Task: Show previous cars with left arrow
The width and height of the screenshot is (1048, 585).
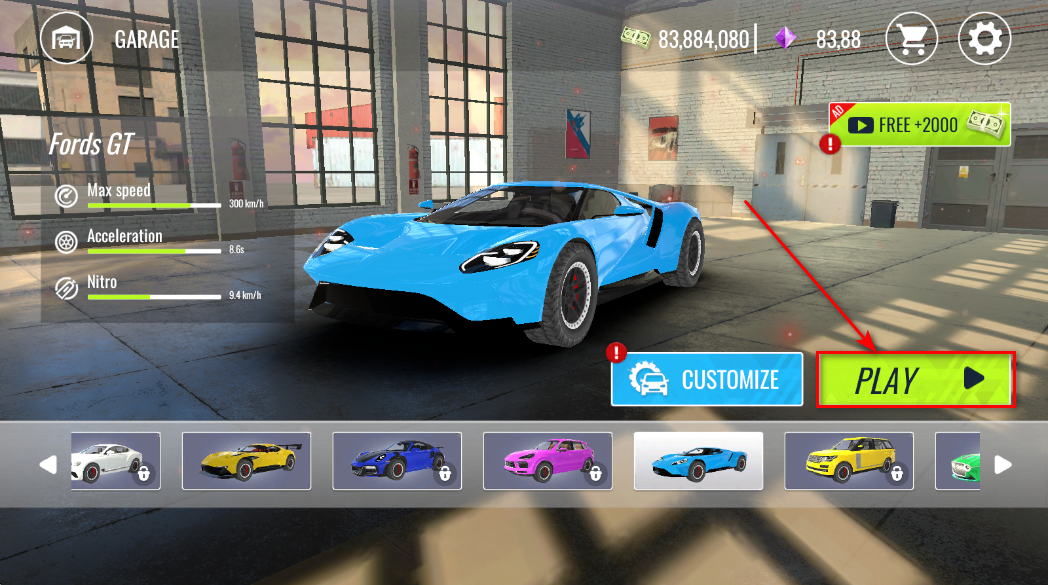Action: [47, 464]
